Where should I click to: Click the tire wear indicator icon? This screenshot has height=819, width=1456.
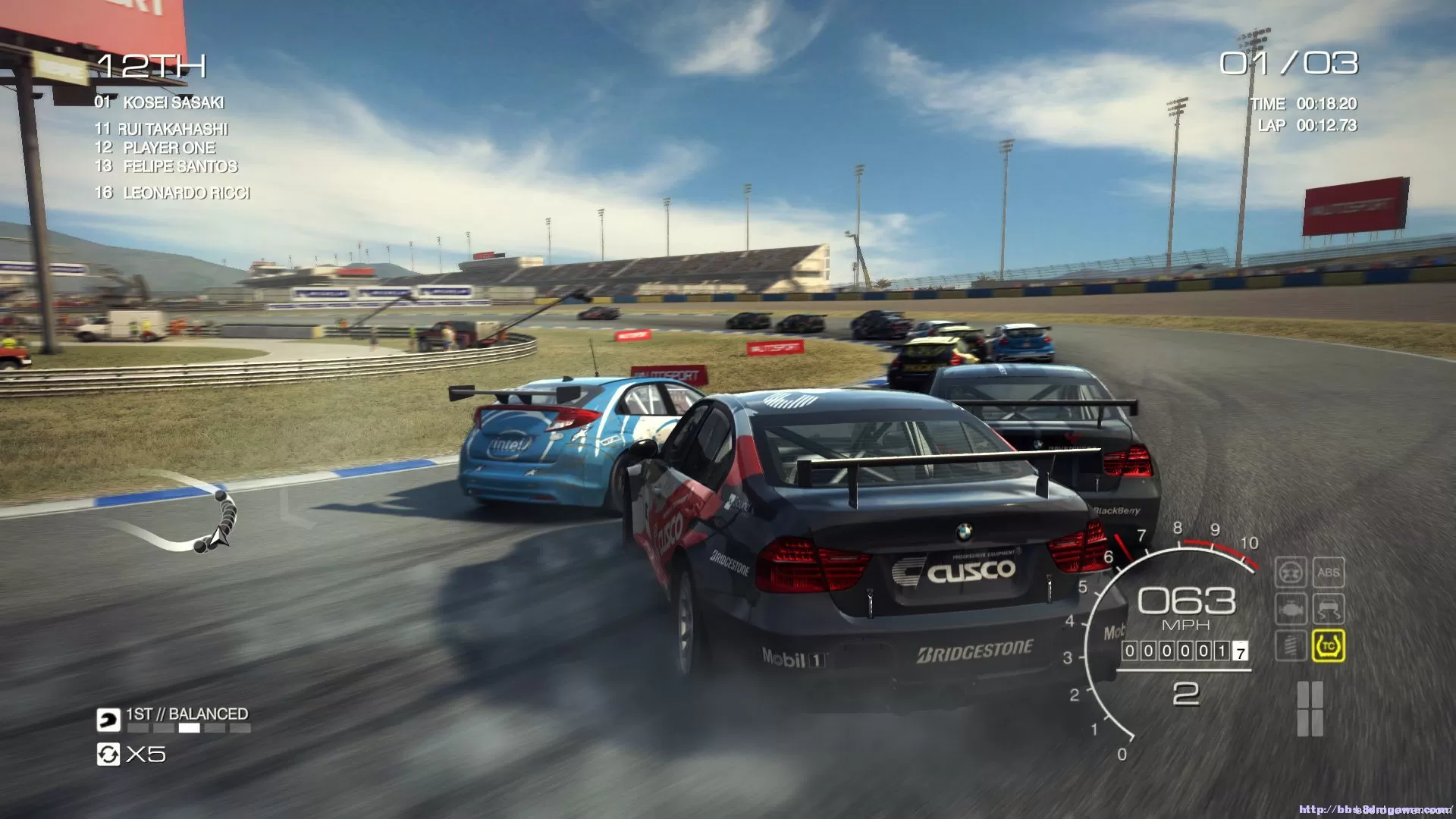[1291, 645]
